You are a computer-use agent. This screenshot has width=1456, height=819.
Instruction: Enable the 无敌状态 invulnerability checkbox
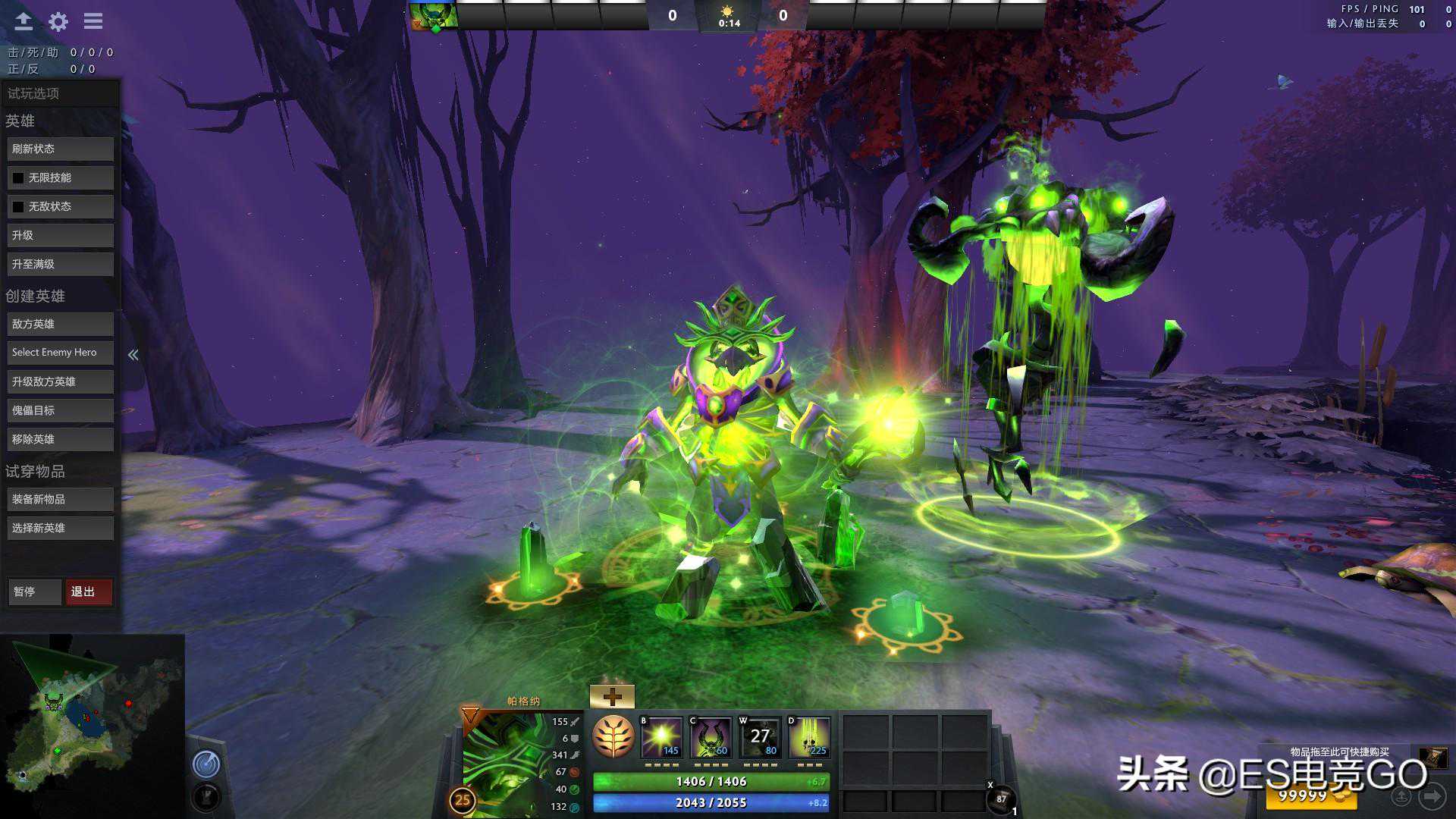19,207
